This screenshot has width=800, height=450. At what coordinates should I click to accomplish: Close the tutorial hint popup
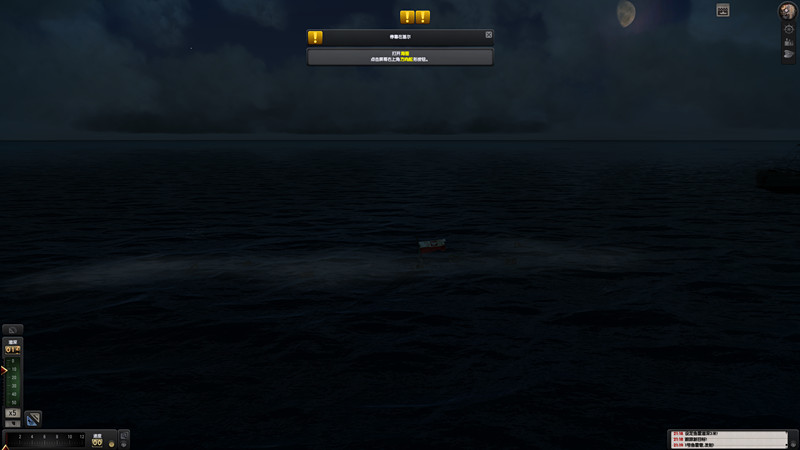pyautogui.click(x=489, y=35)
